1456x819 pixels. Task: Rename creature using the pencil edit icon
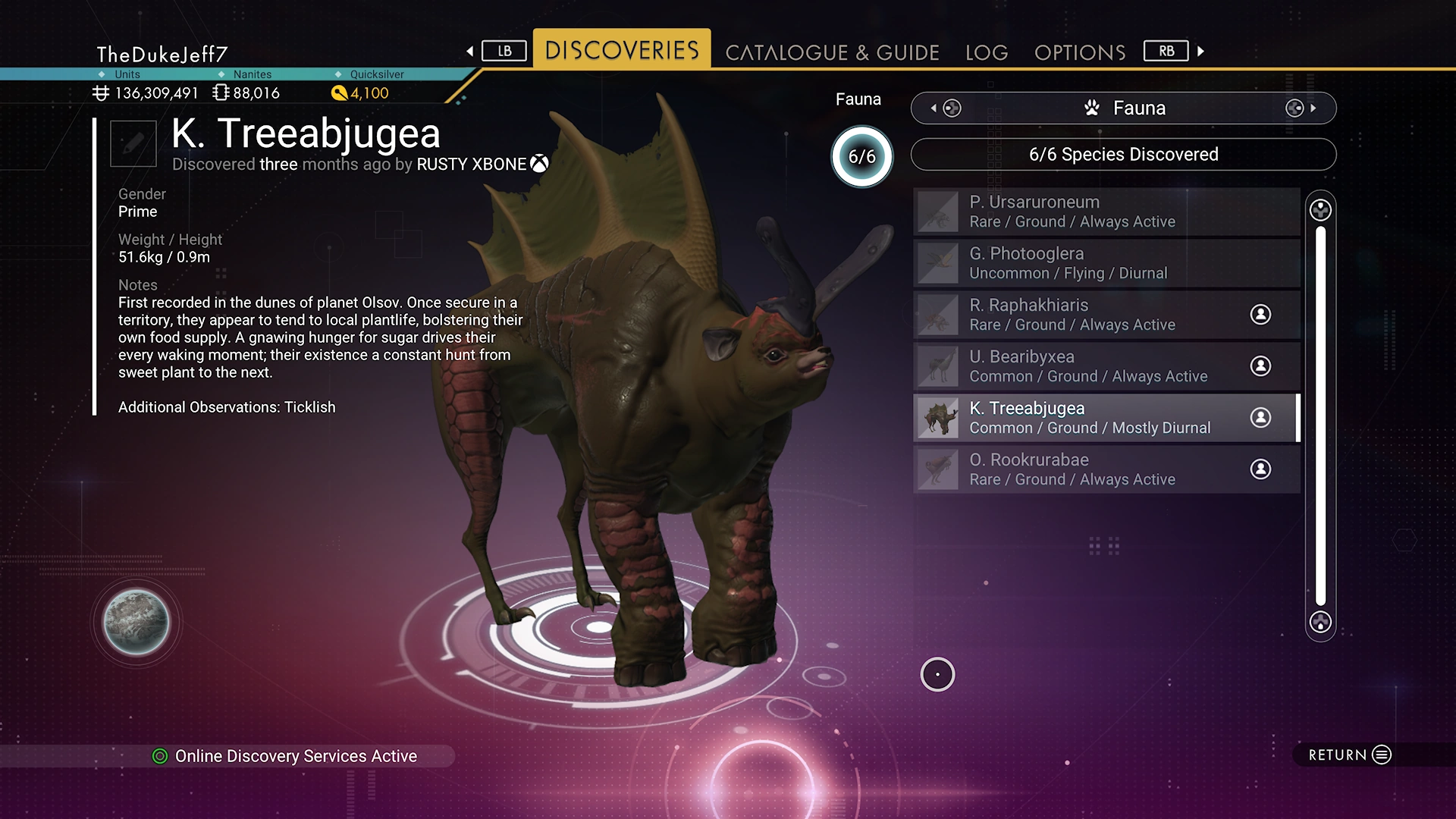133,143
